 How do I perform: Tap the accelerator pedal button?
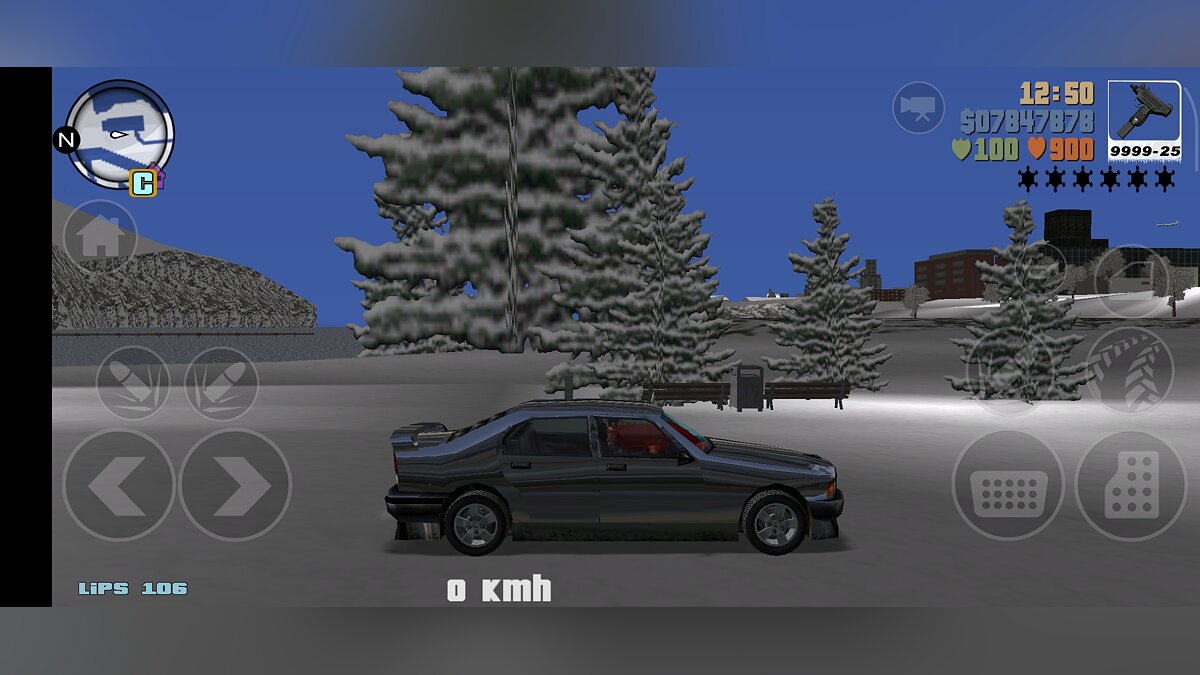[1131, 486]
